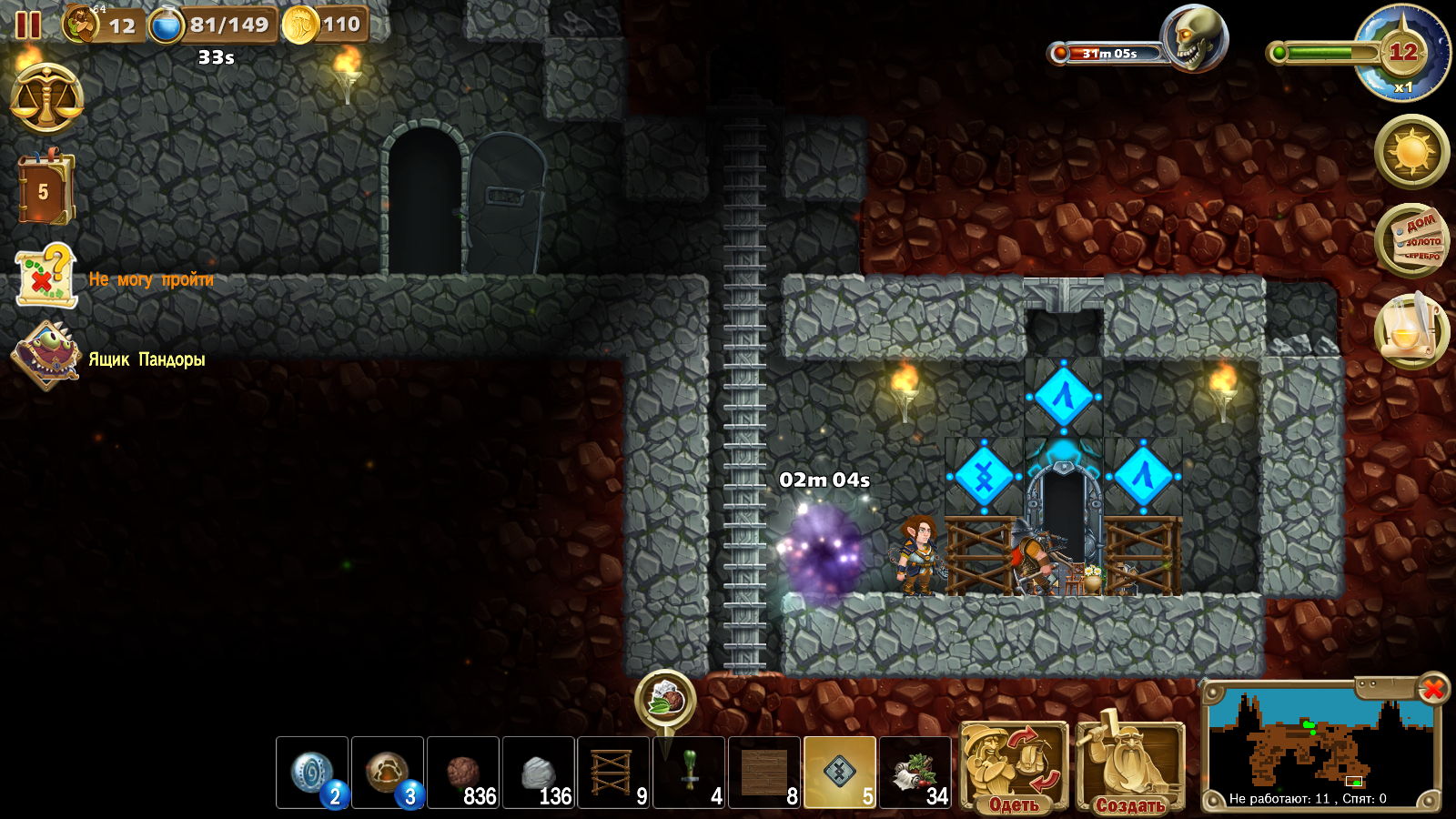The height and width of the screenshot is (819, 1456).
Task: Click the sun spell button
Action: (1411, 151)
